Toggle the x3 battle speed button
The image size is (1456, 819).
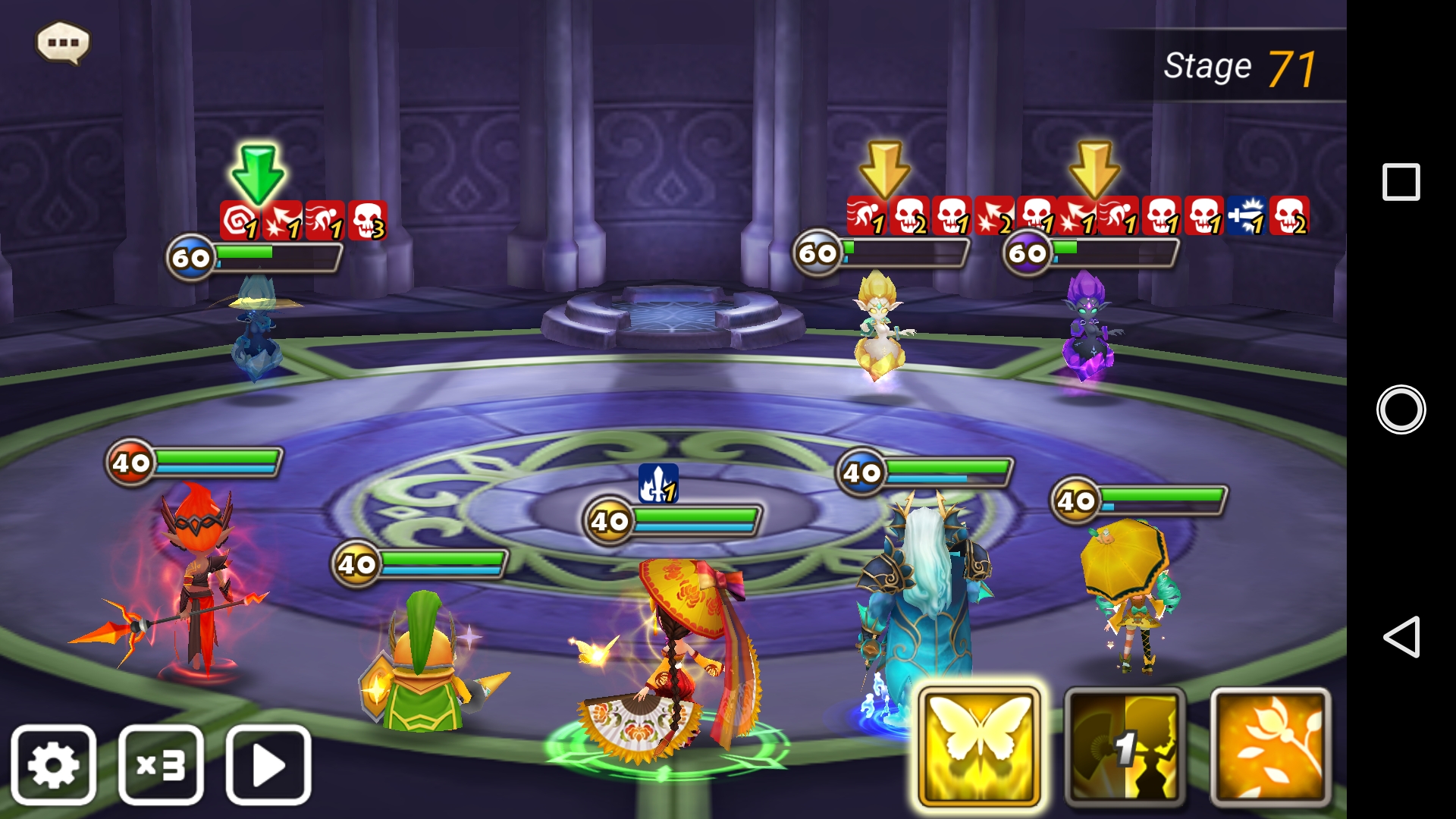click(x=161, y=765)
